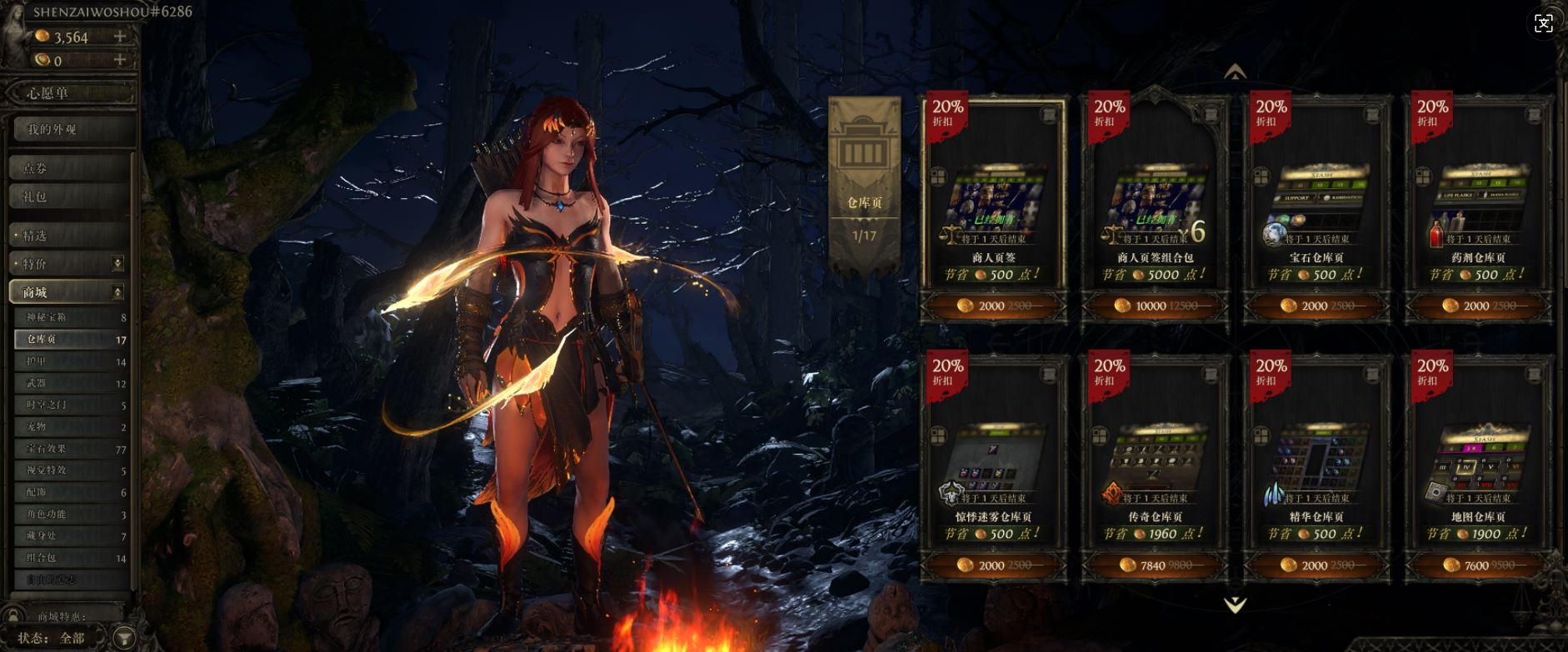Switch to the 武器 weapons category
The width and height of the screenshot is (1568, 652).
pos(70,383)
